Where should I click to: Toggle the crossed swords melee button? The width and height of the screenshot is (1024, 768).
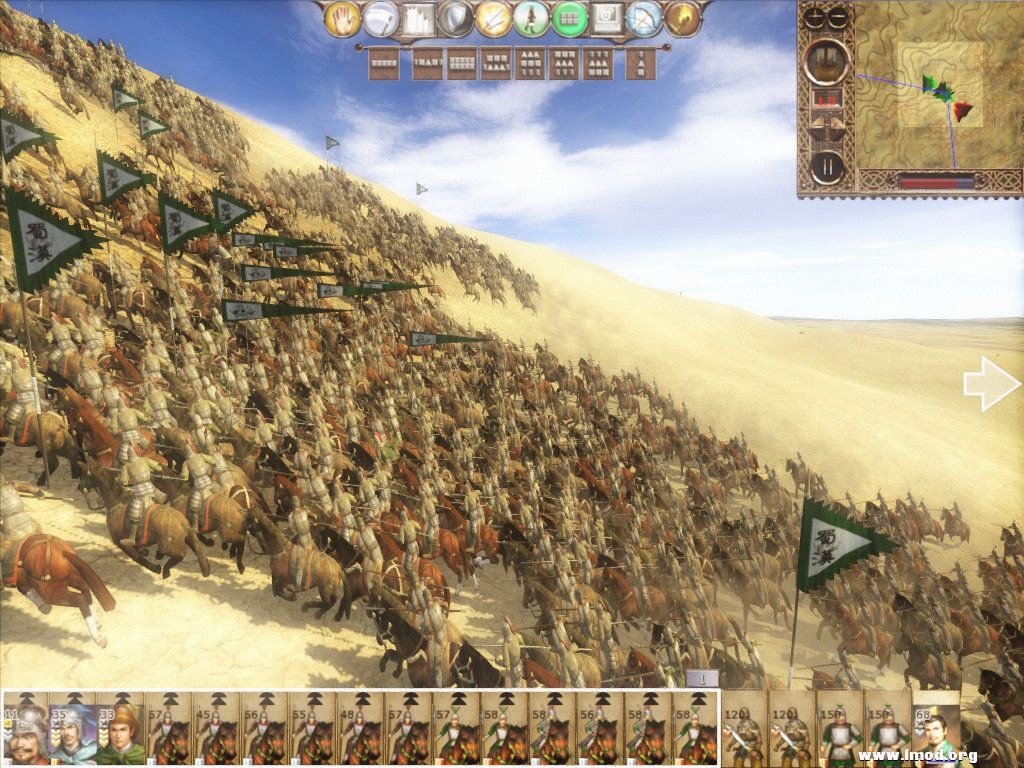[x=494, y=18]
